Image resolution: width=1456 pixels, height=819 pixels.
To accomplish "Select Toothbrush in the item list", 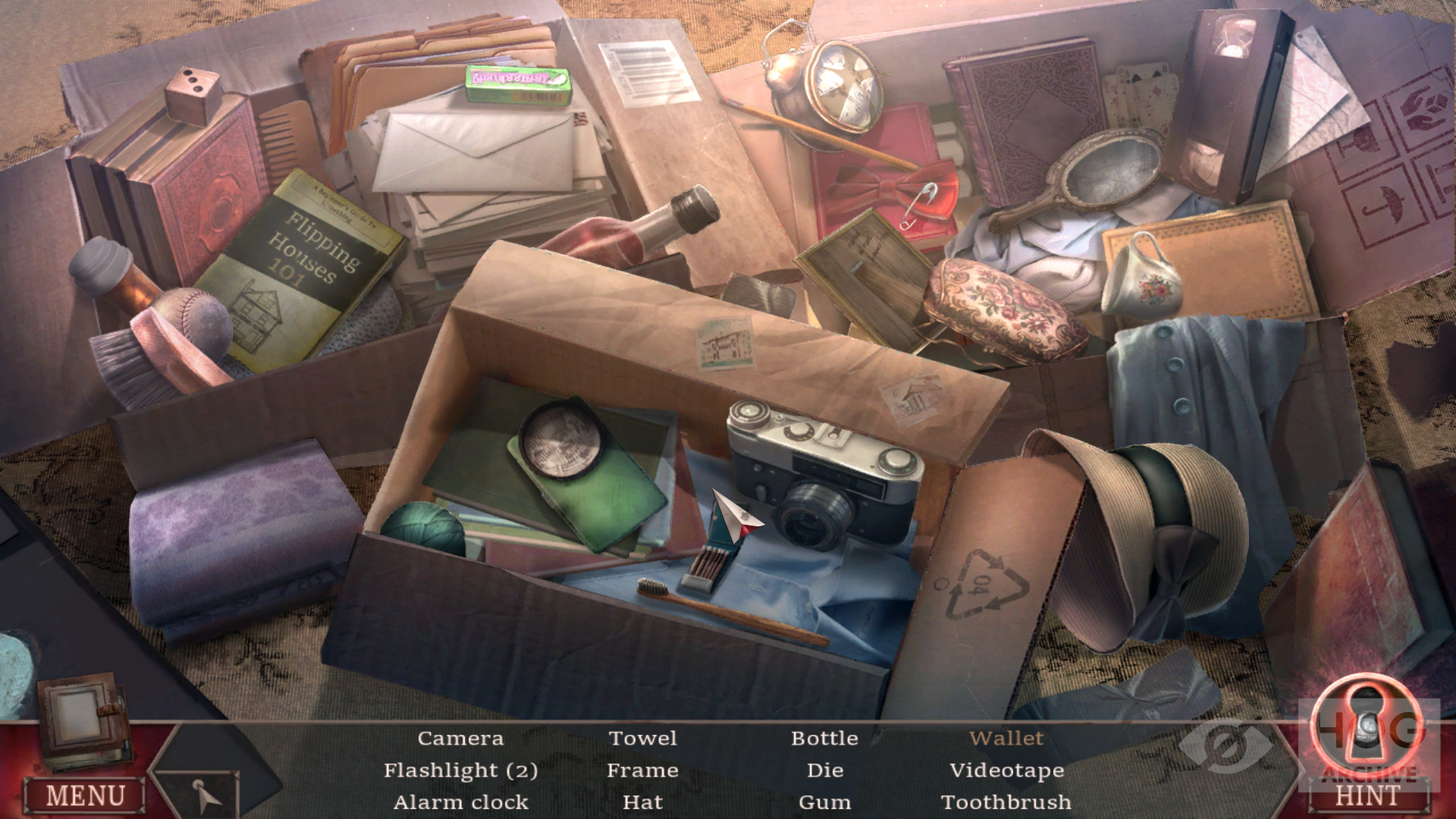I will (1006, 802).
